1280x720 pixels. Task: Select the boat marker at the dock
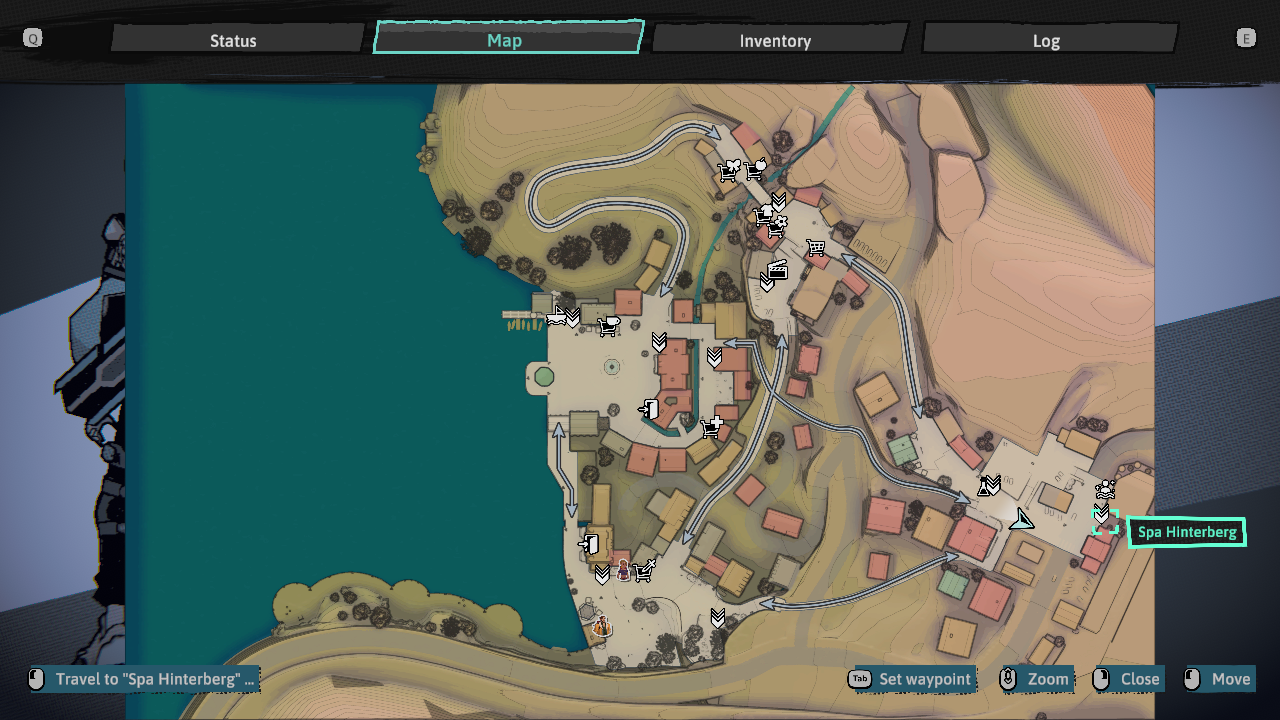coord(556,317)
